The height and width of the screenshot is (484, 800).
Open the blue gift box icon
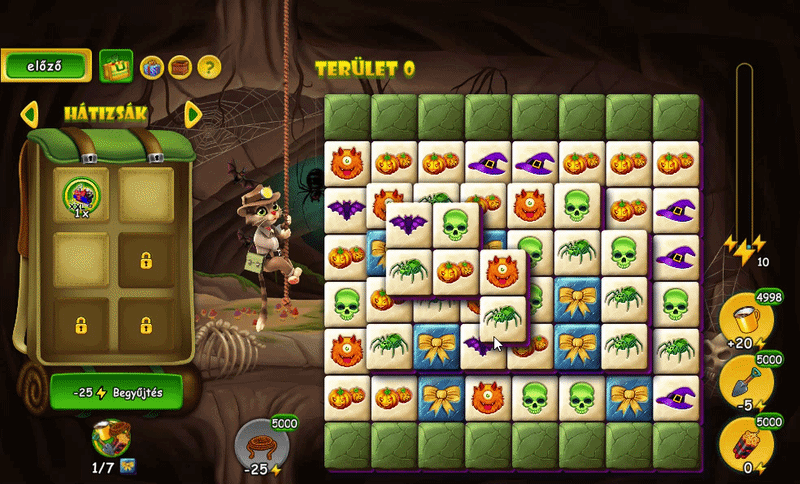coord(151,67)
